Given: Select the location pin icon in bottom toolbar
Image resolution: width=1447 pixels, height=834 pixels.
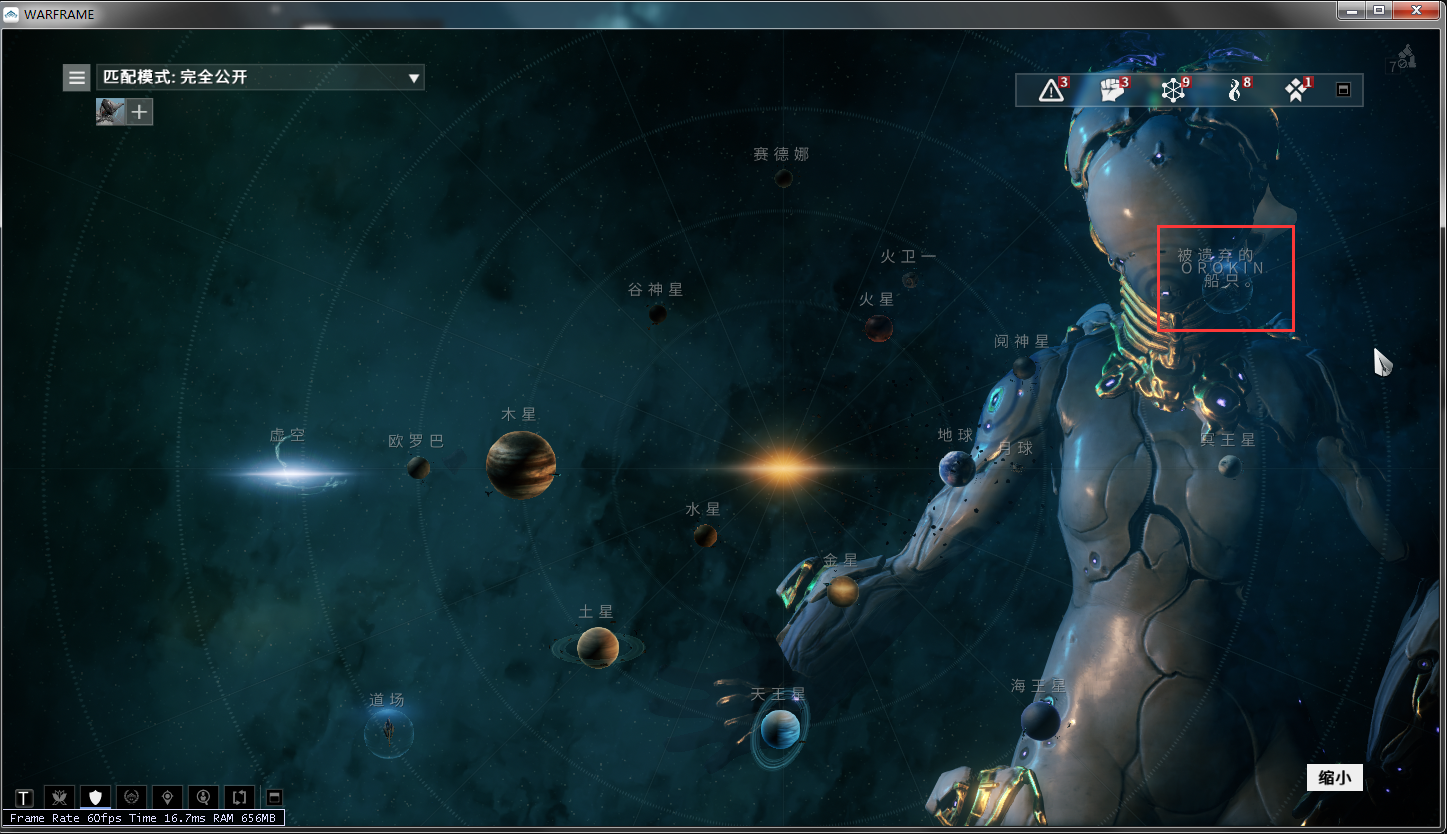Looking at the screenshot, I should point(167,797).
